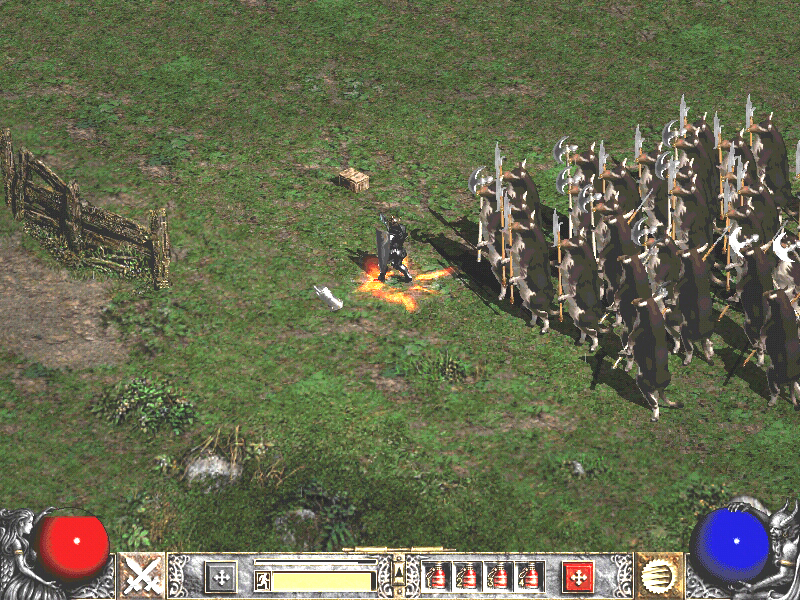Toggle the run/walk running figure icon
The width and height of the screenshot is (800, 600).
pos(262,580)
